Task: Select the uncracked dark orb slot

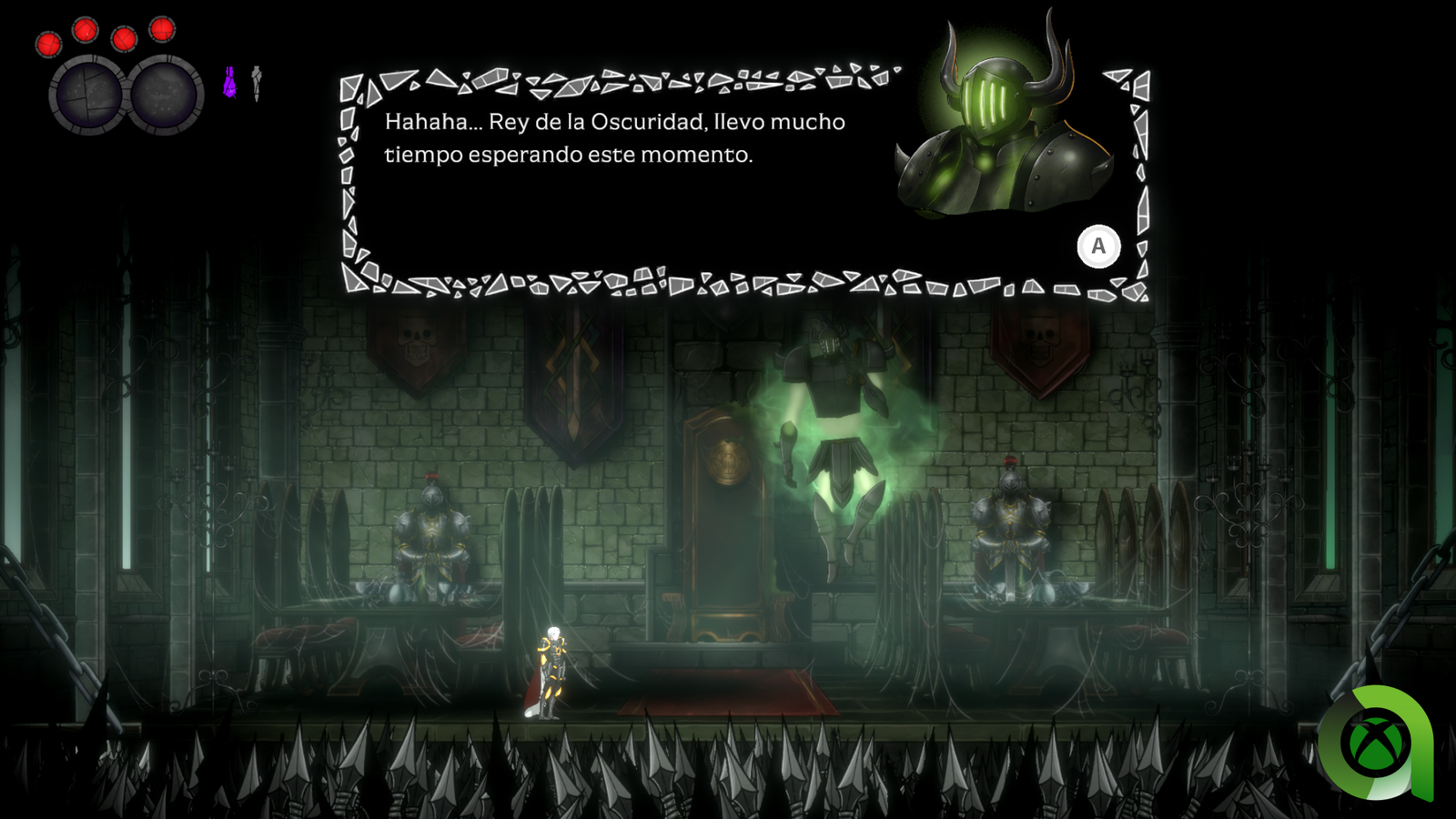Action: [x=165, y=95]
